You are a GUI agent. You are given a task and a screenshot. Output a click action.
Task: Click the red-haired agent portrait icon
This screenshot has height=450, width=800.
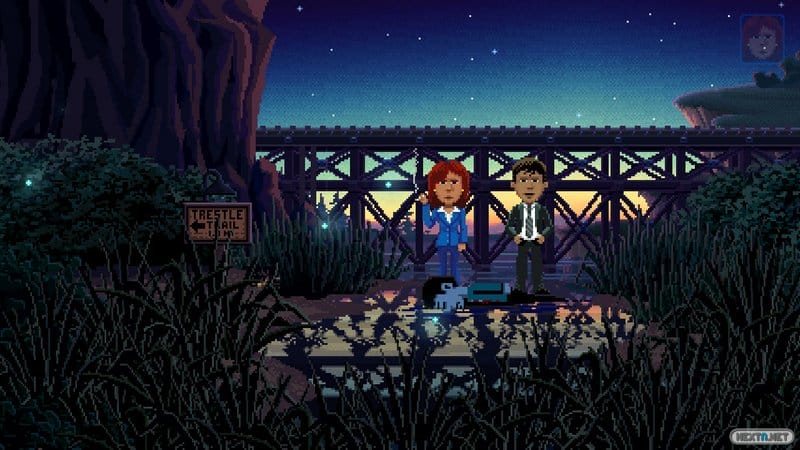762,38
